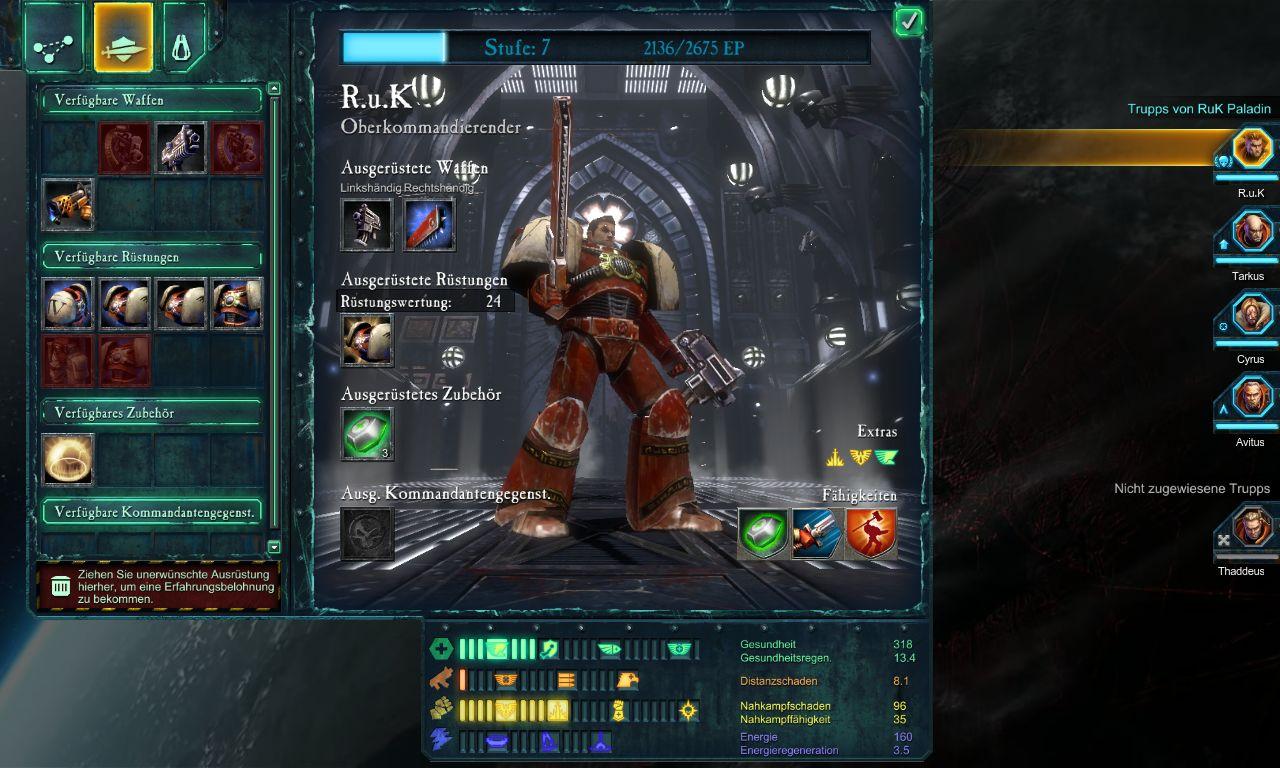
Task: Select the squad member R.u.K portrait
Action: [x=1251, y=151]
